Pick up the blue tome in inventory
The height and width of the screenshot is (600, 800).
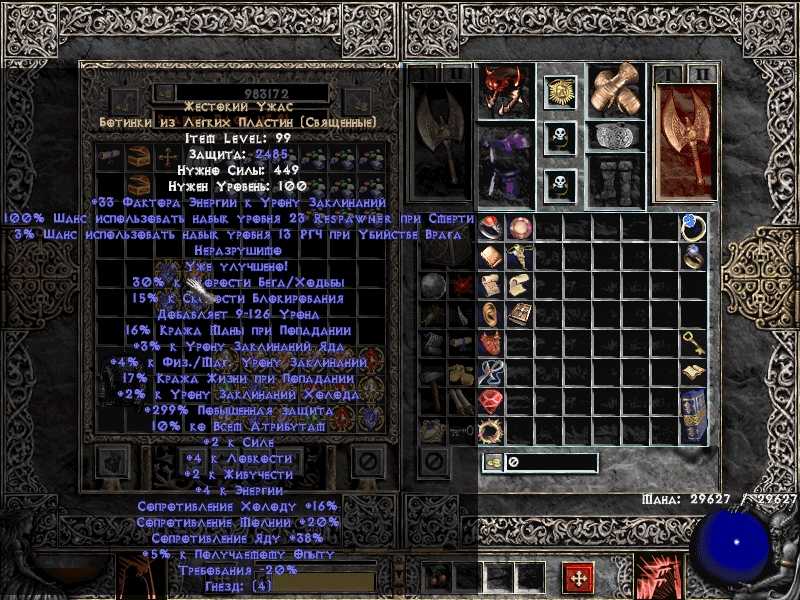tap(692, 415)
